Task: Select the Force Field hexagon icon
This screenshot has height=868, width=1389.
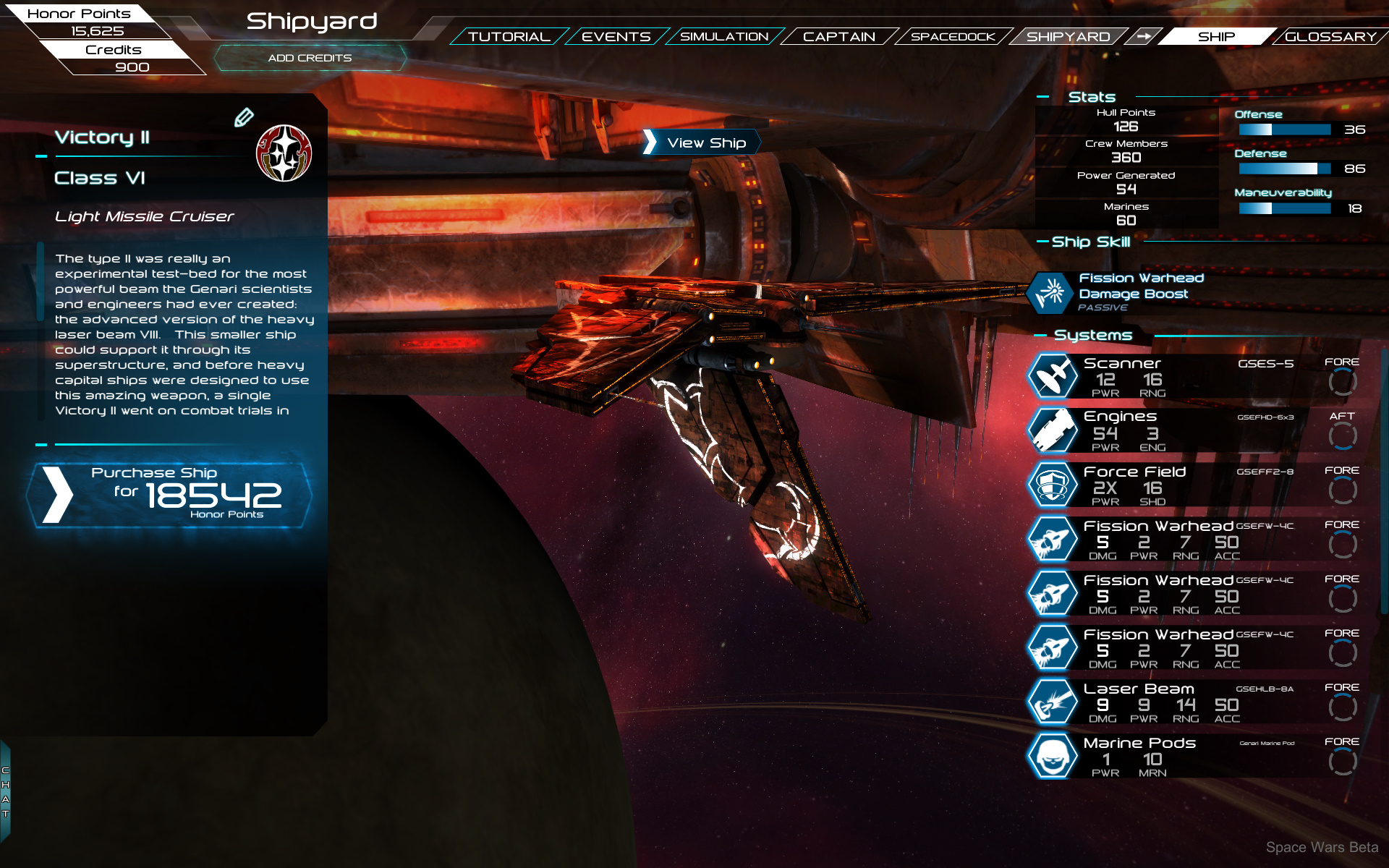Action: point(1053,485)
